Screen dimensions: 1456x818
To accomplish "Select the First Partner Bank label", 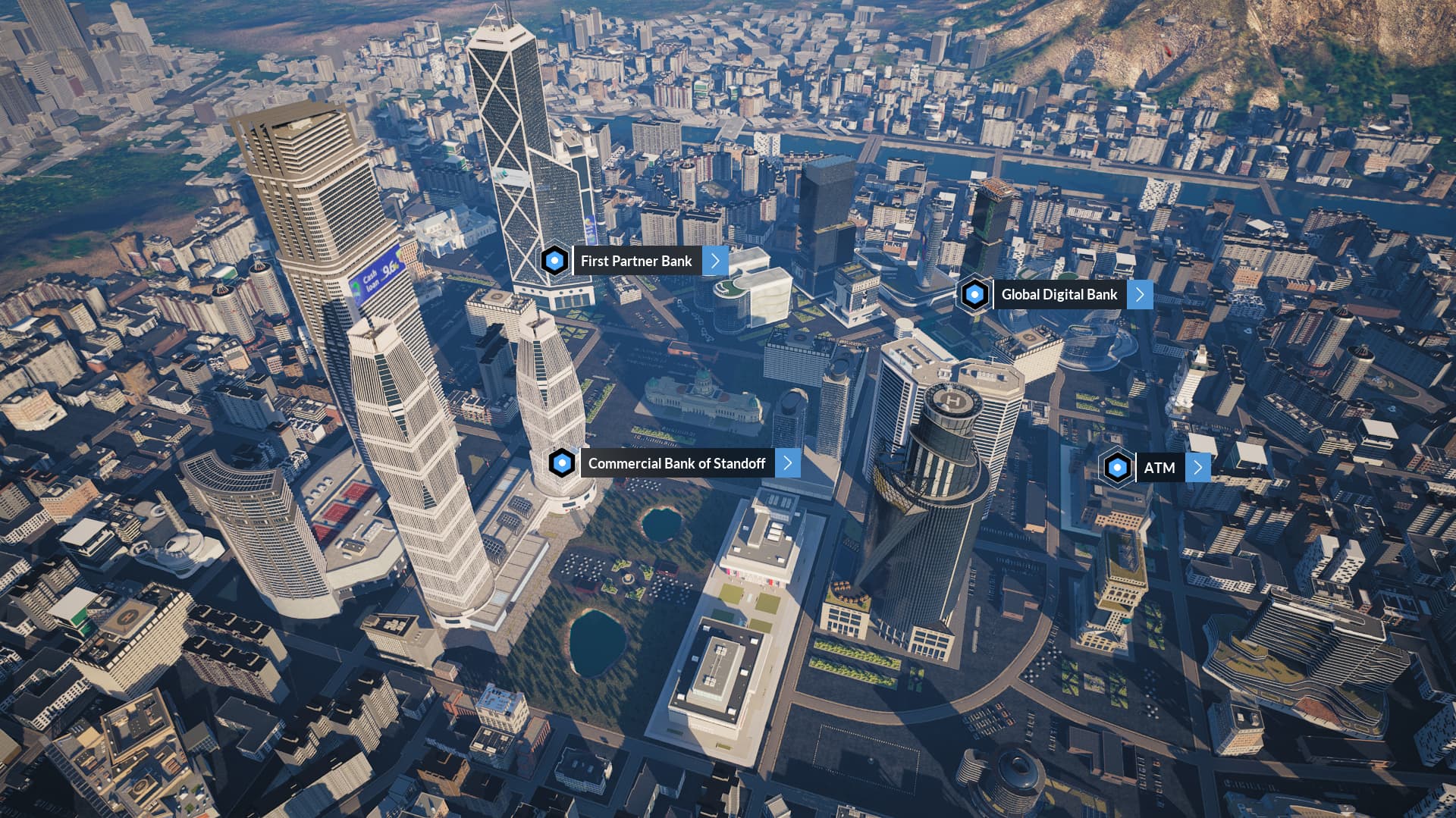I will tap(636, 261).
